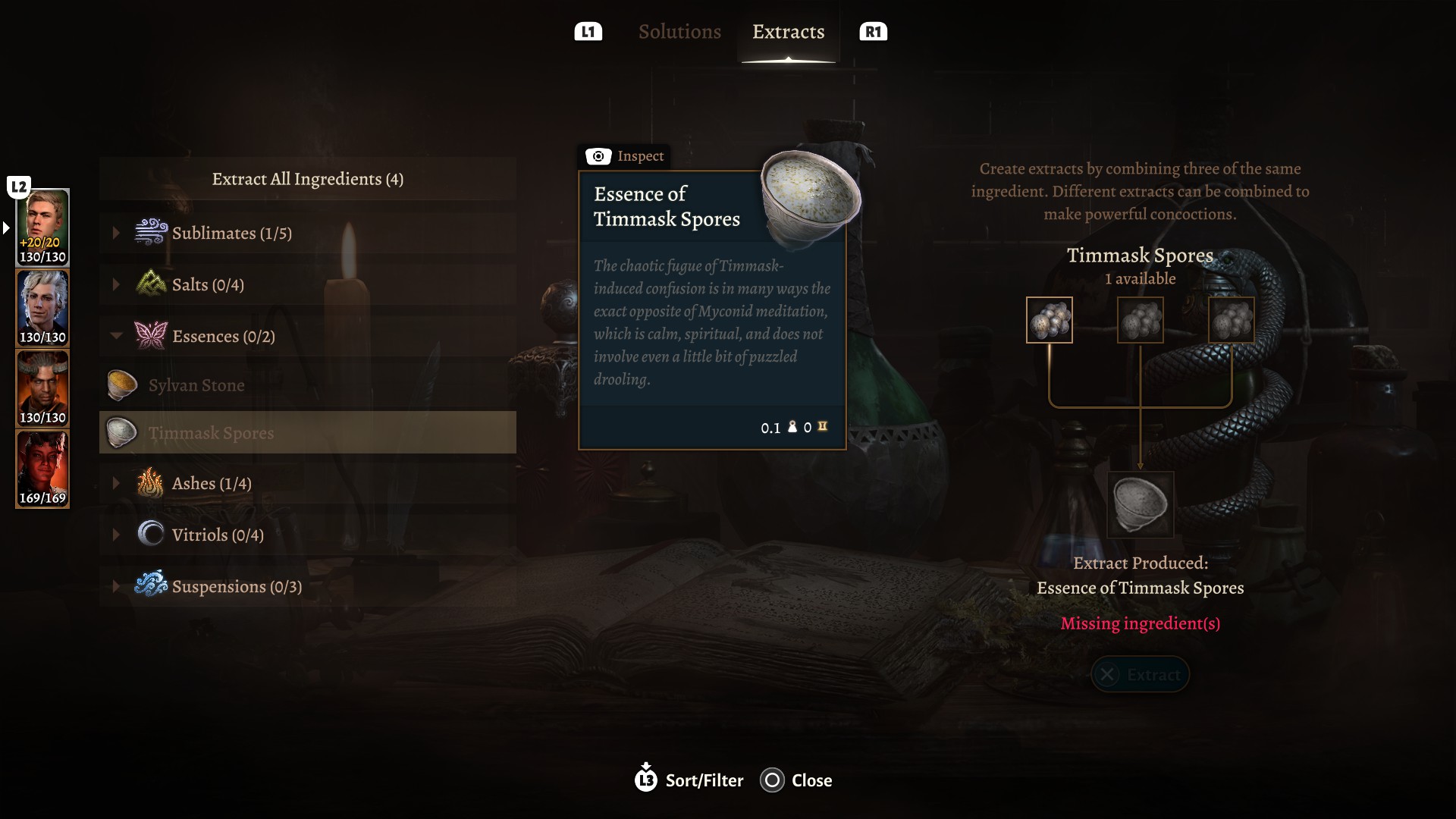Expand the Sublimates category
Image resolution: width=1456 pixels, height=819 pixels.
click(231, 233)
